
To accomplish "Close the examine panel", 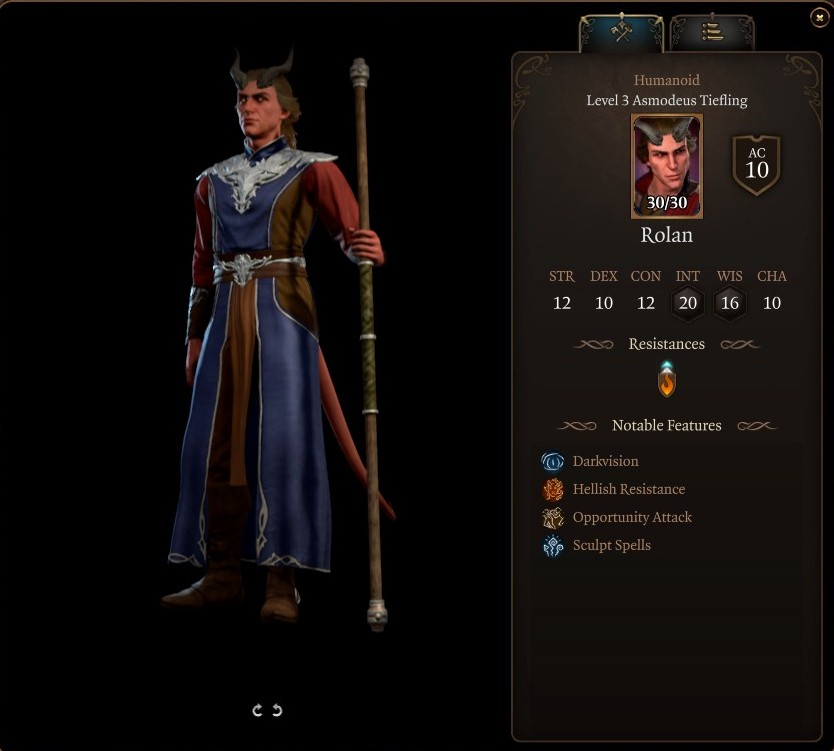I will [819, 18].
